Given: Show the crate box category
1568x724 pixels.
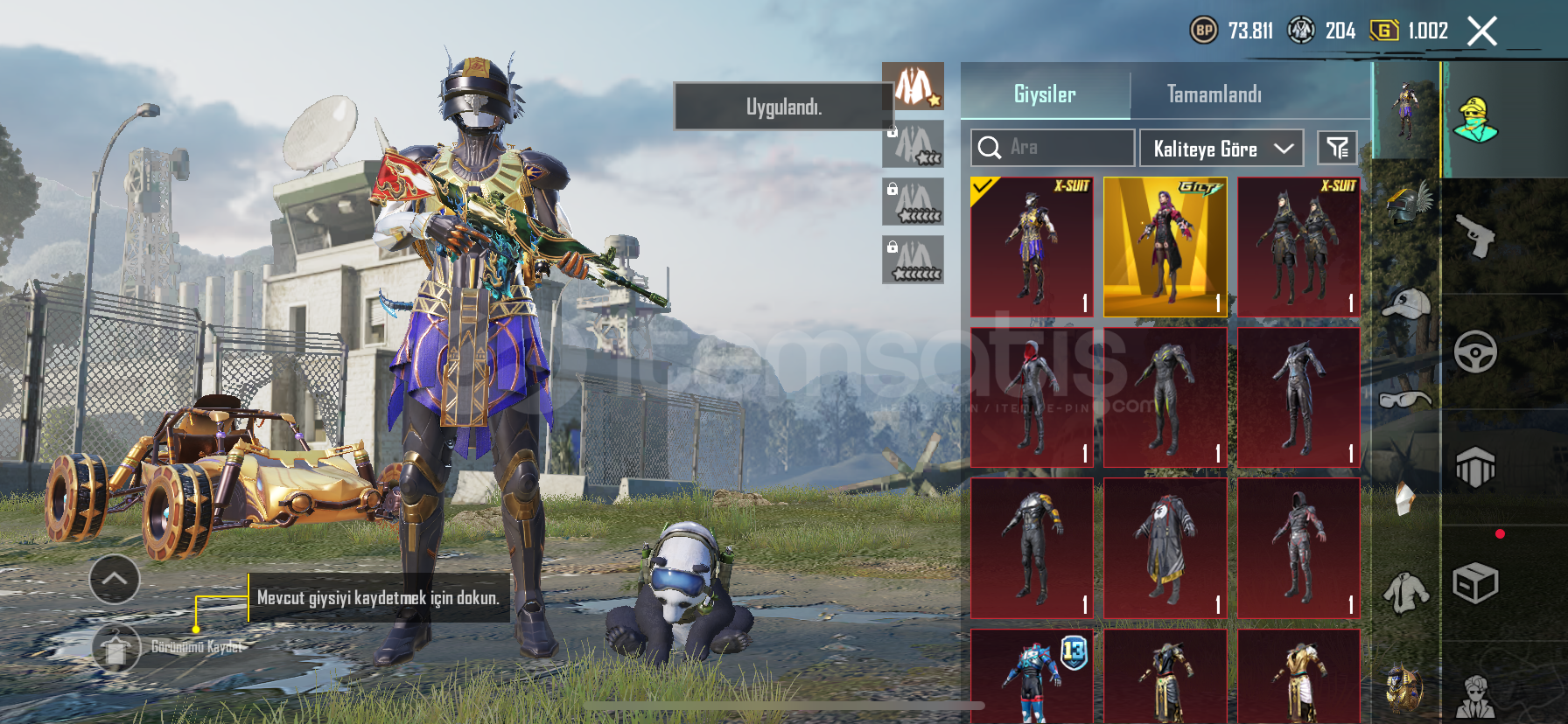Looking at the screenshot, I should pyautogui.click(x=1476, y=583).
